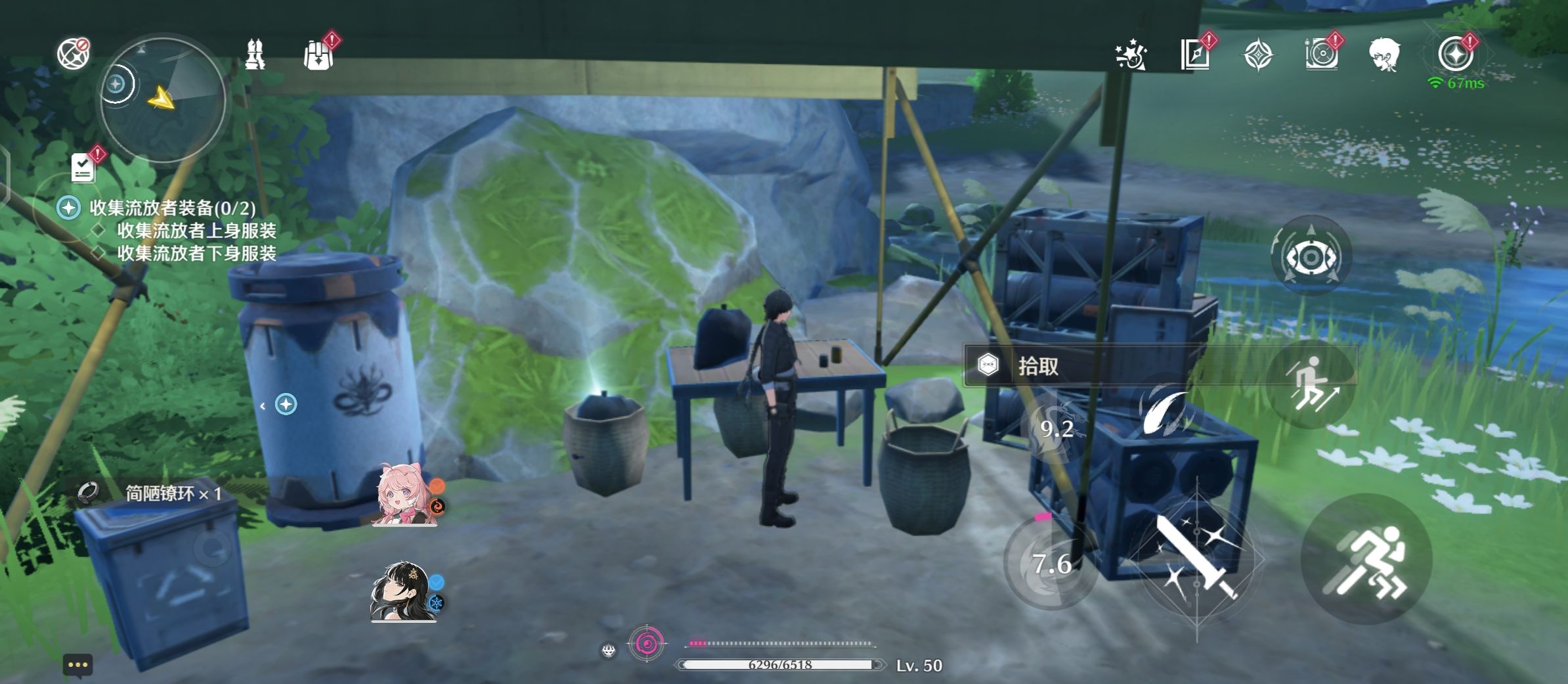
Task: Switch to the black-haired character portrait
Action: (x=403, y=591)
